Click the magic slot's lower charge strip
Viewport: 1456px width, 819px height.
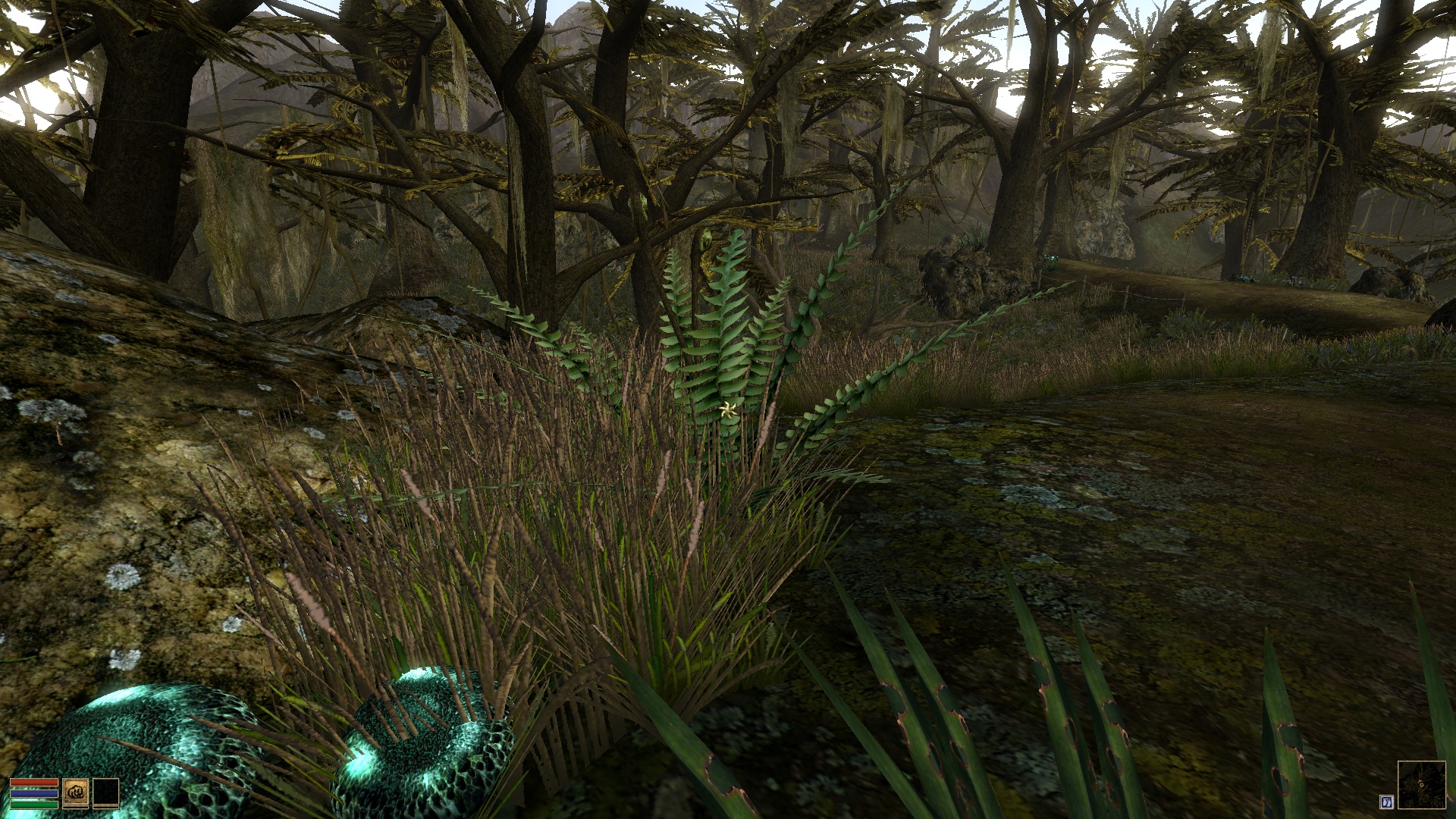pos(106,807)
